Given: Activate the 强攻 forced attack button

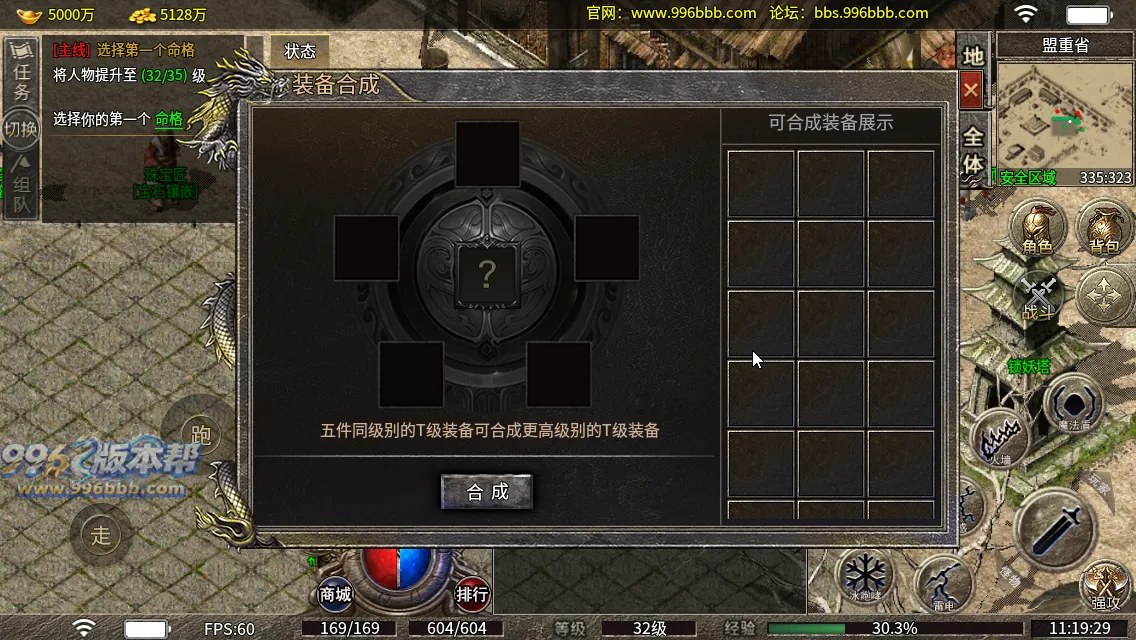Looking at the screenshot, I should coord(1105,585).
